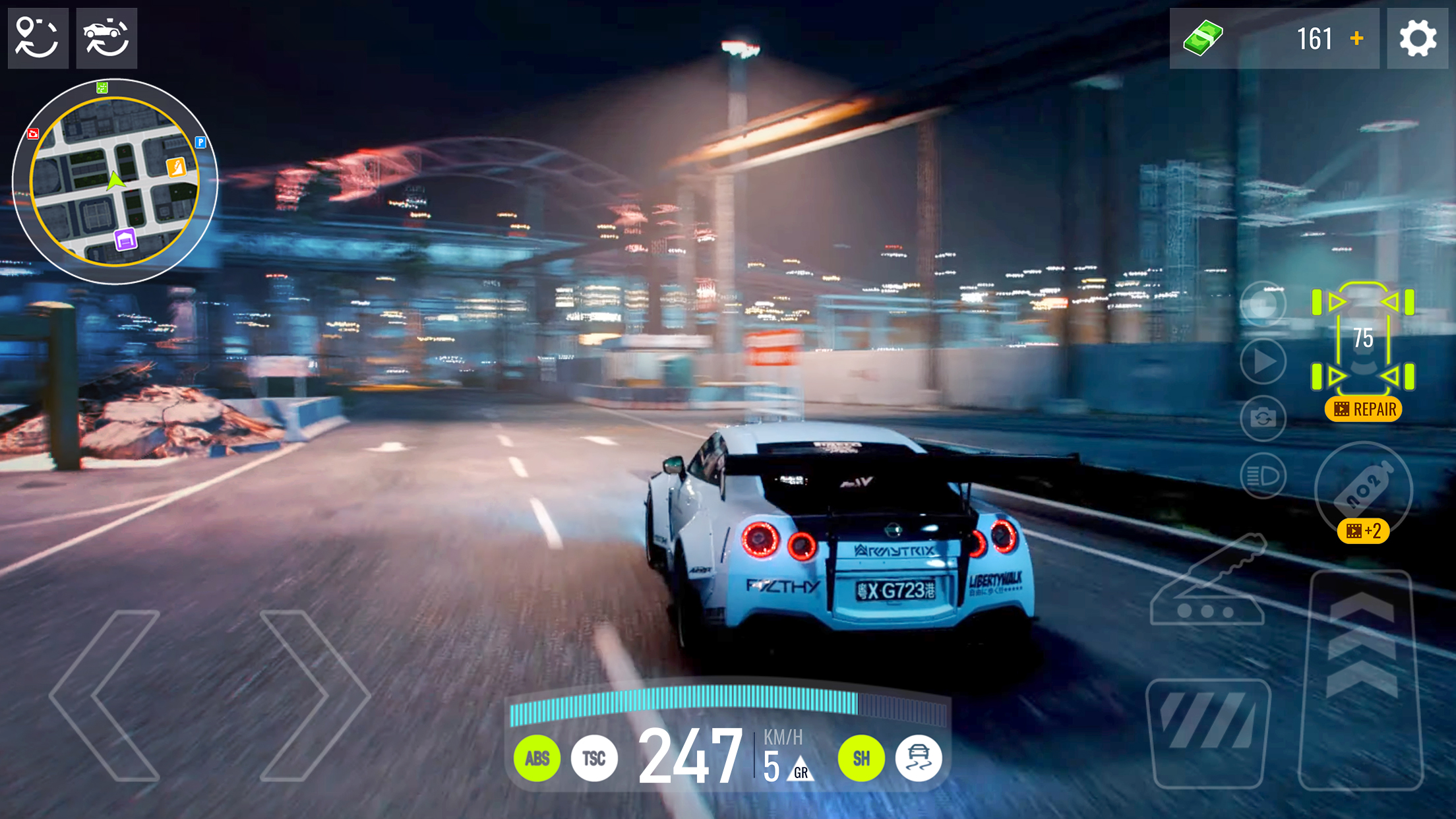Reset player position with the pin icon

pyautogui.click(x=38, y=38)
